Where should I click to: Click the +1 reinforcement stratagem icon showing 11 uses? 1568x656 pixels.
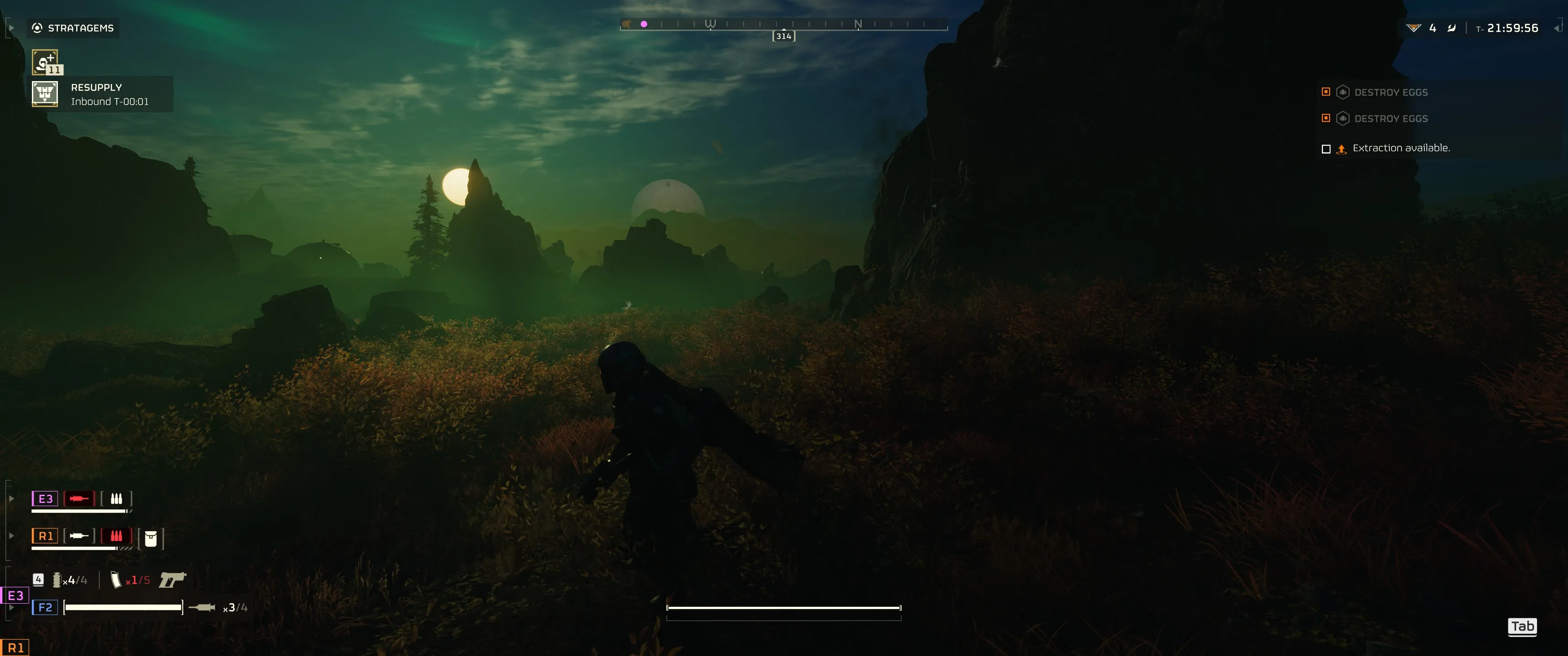click(45, 62)
